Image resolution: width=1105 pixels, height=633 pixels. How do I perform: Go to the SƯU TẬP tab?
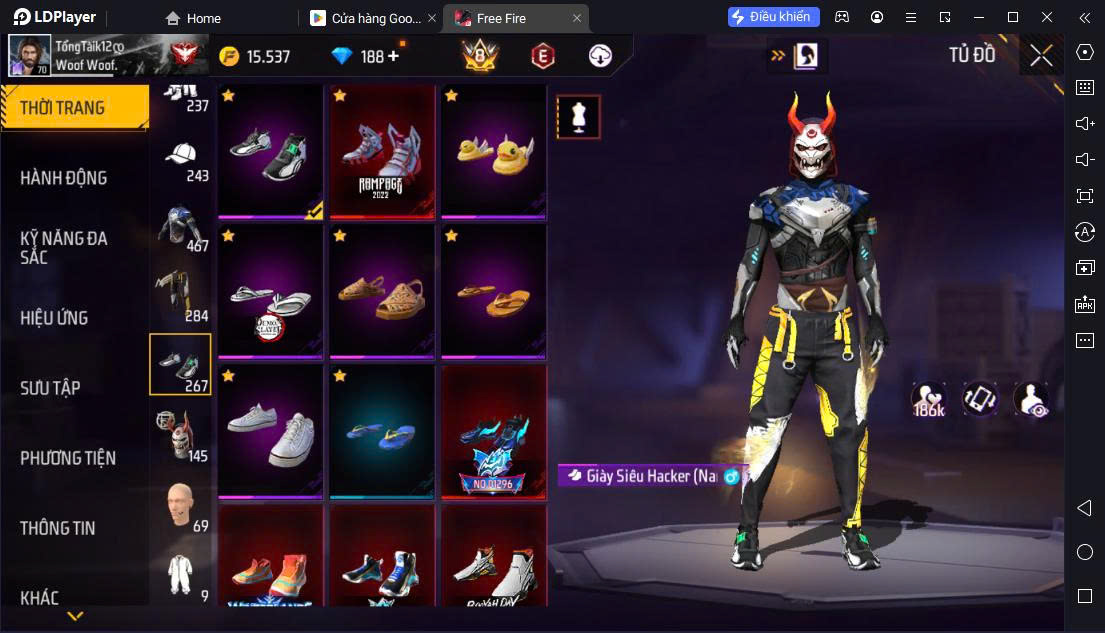(50, 388)
